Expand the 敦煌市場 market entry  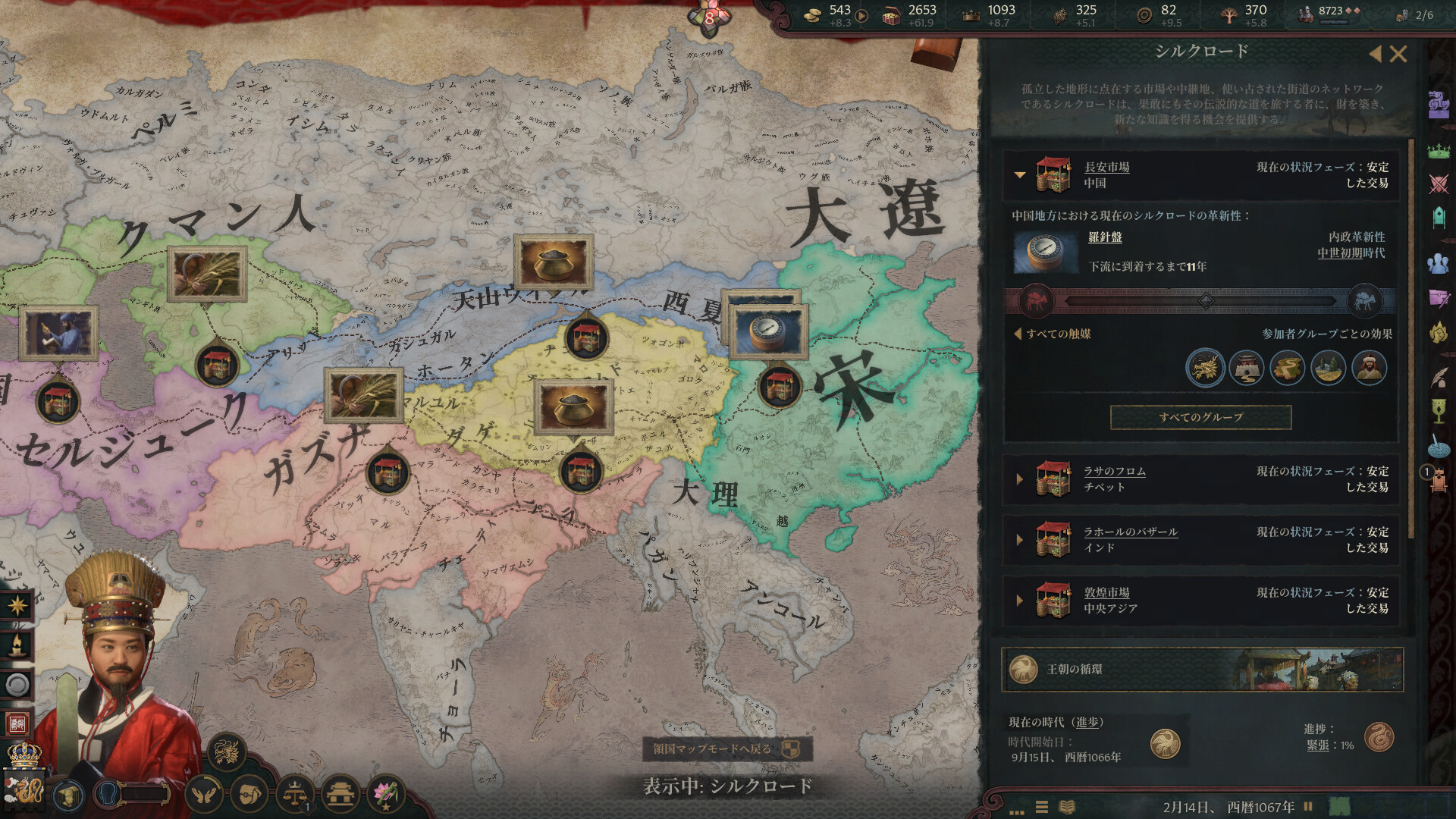pyautogui.click(x=1020, y=600)
